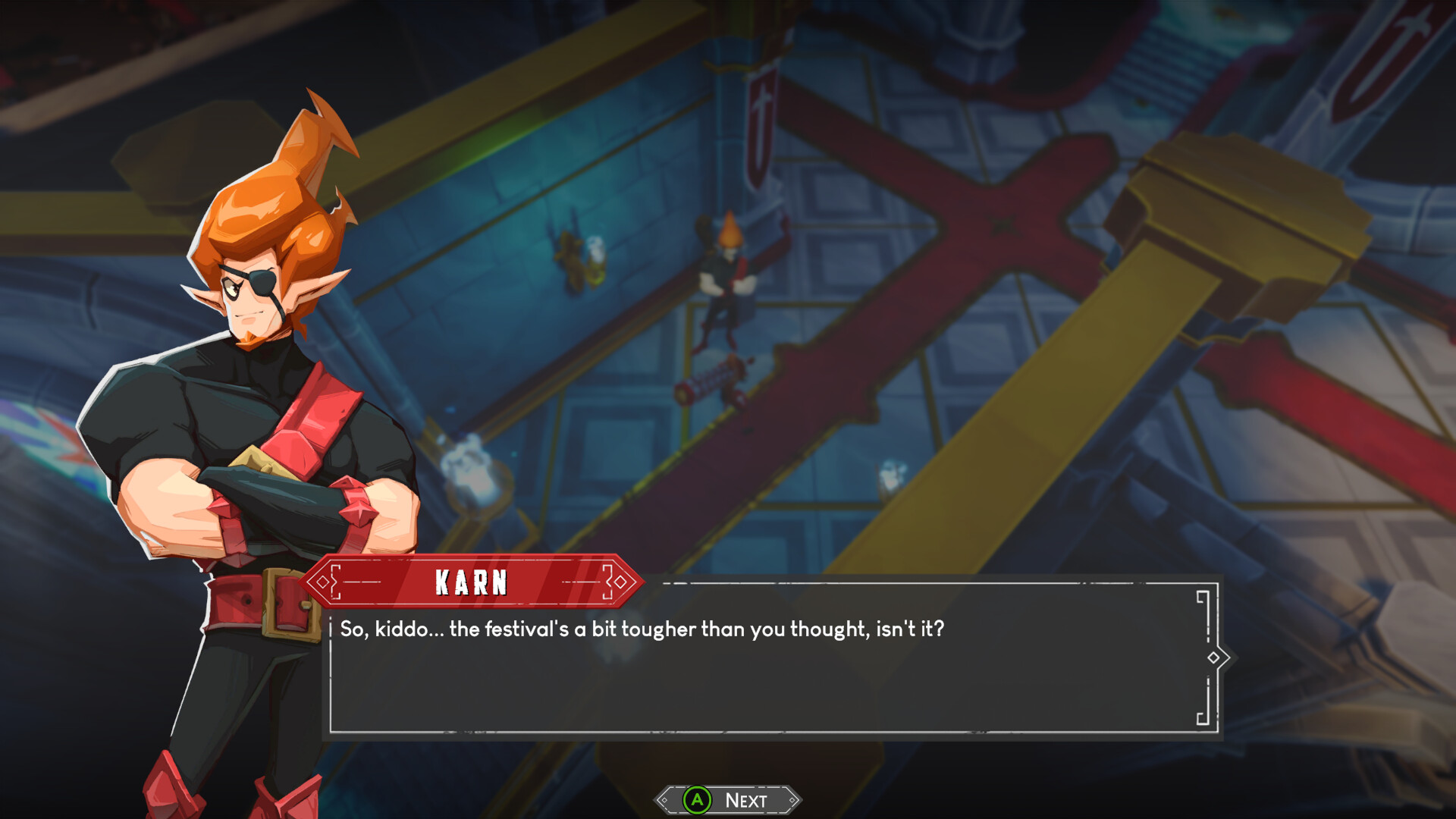Advance the dialogue with the Next button
Viewport: 1456px width, 819px height.
click(x=728, y=800)
